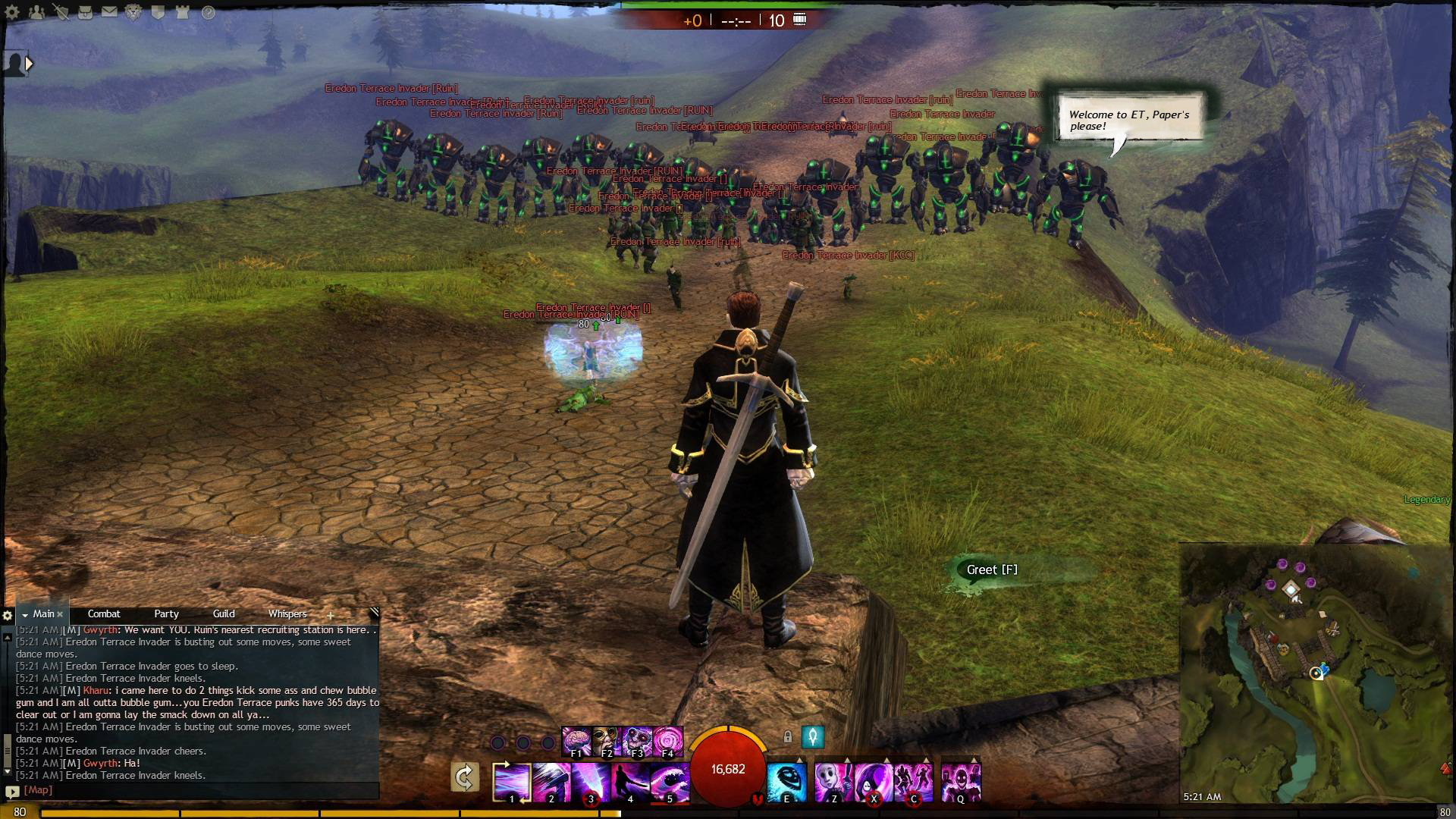1456x819 pixels.
Task: Open the hero panel sword-and-shield icon
Action: (61, 12)
